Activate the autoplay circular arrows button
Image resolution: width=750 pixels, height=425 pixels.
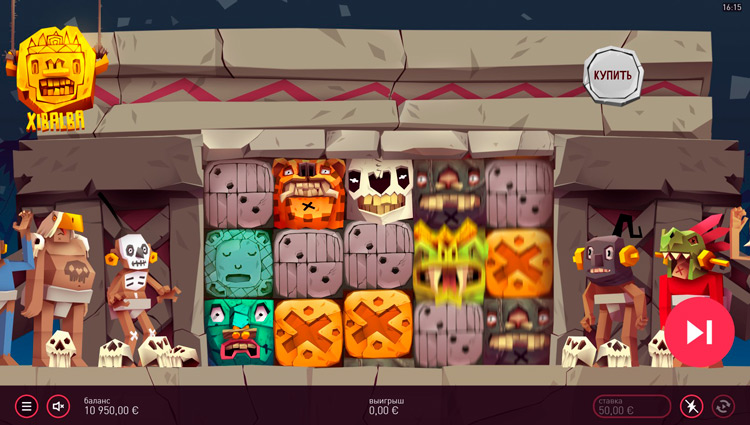[x=722, y=406]
